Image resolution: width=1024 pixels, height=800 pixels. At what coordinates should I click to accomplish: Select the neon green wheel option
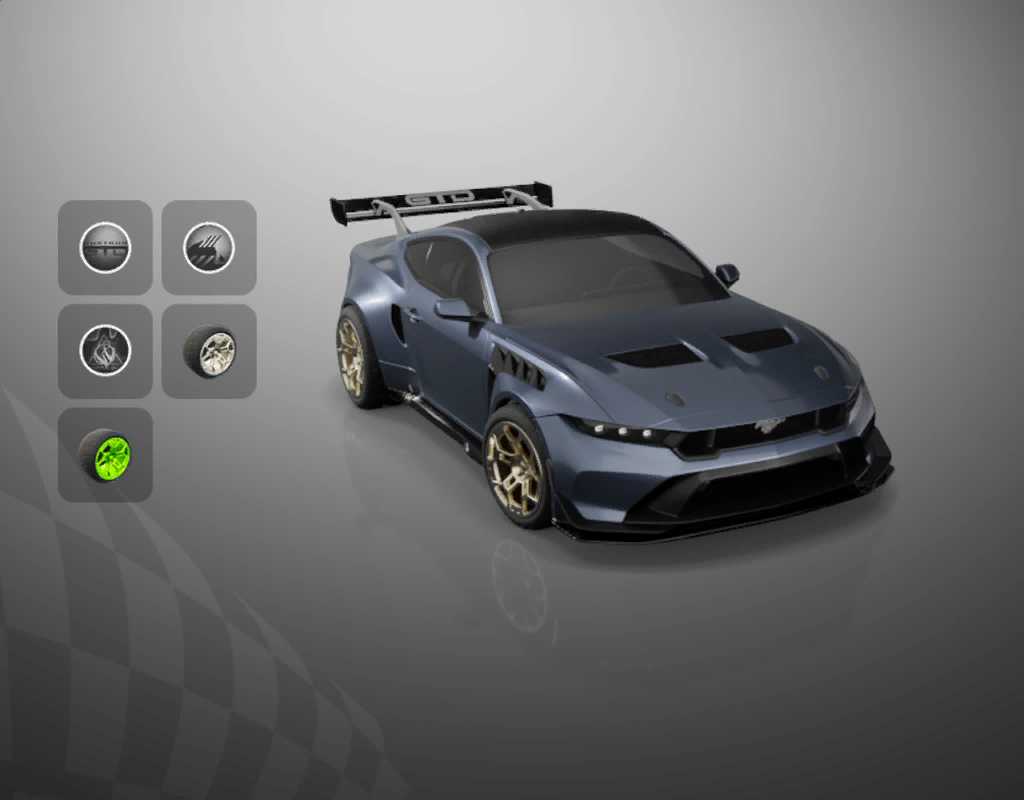point(105,455)
